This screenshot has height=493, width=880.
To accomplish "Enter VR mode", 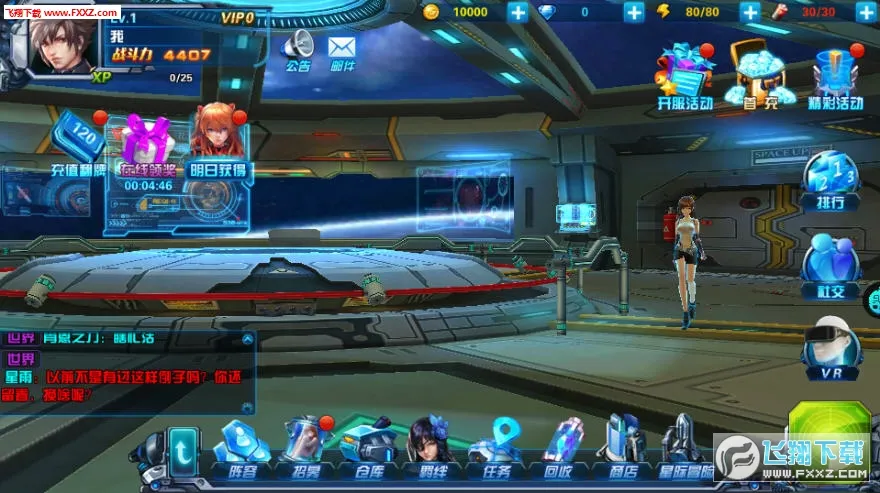I will (x=831, y=348).
